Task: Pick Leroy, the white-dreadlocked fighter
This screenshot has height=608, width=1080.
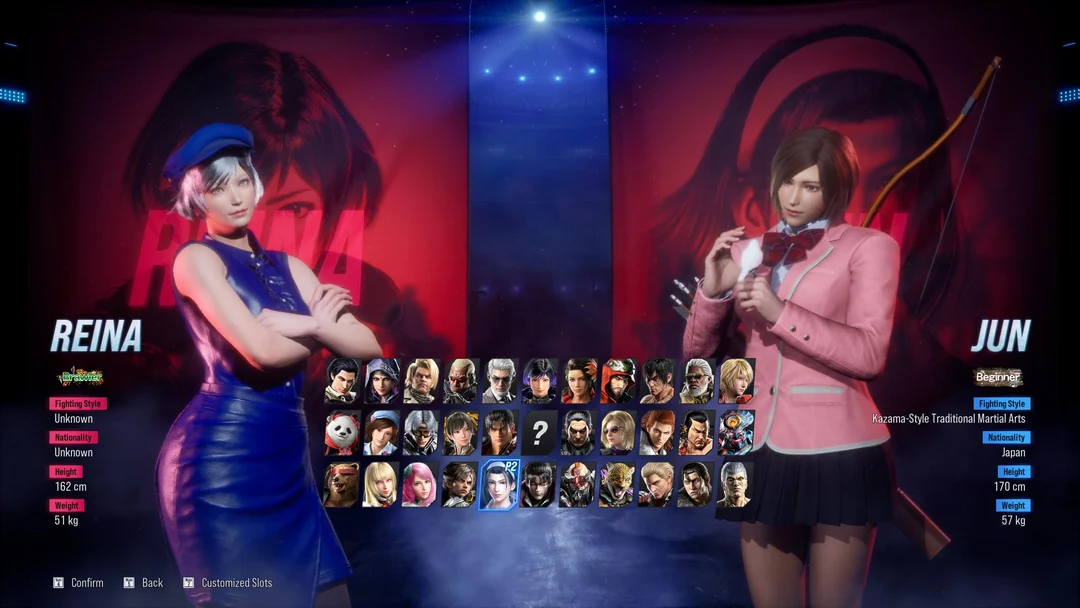Action: 696,380
